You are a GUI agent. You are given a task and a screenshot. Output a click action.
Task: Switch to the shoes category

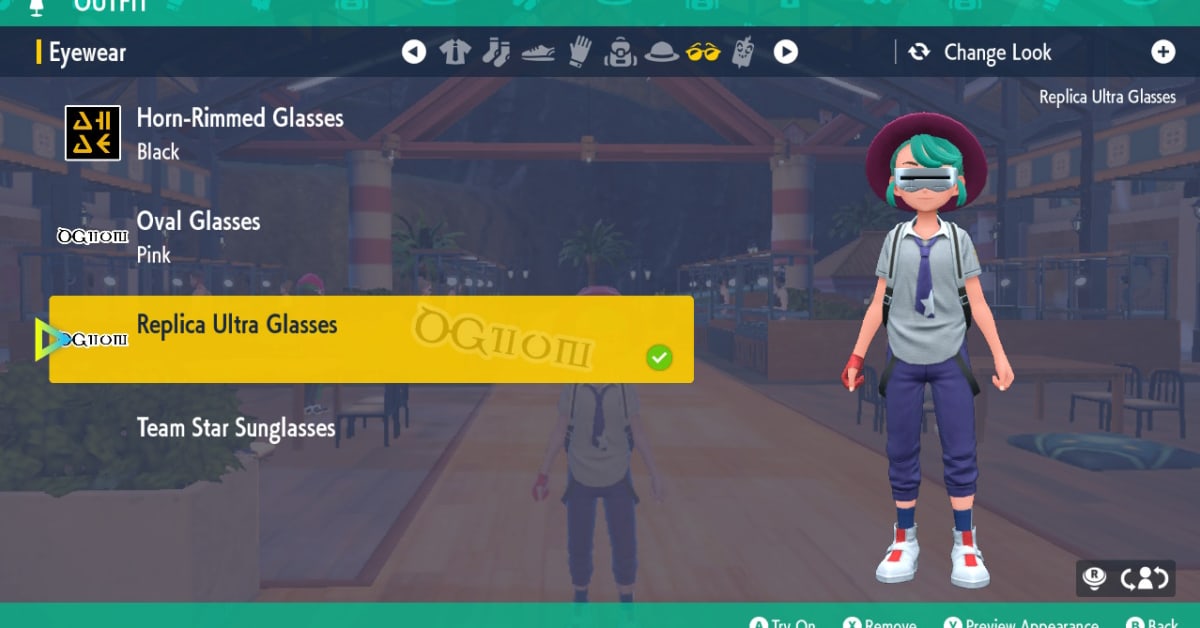coord(538,52)
